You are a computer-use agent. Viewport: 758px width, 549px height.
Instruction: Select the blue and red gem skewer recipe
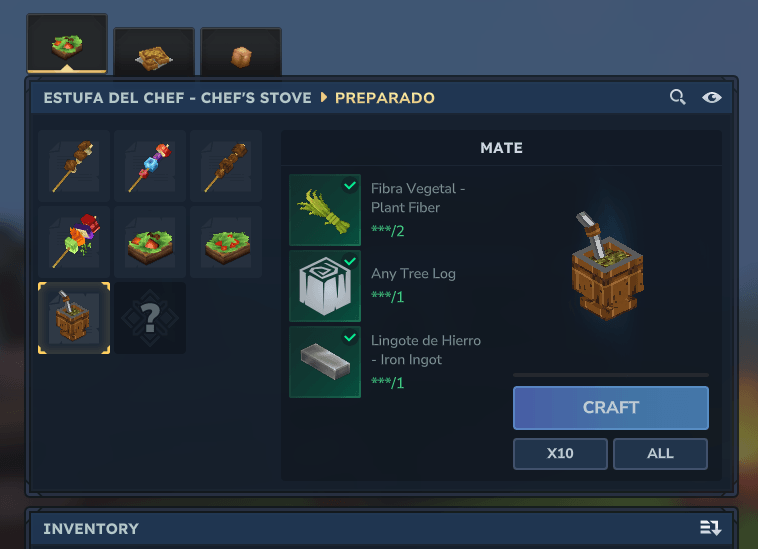(x=150, y=165)
